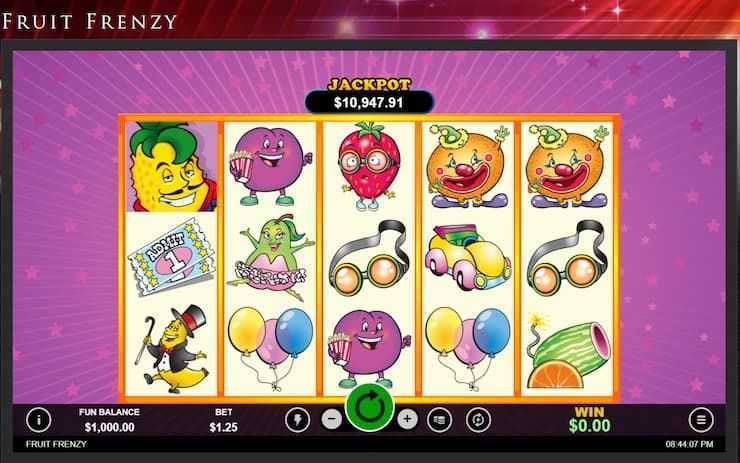Increase the bet with the plus button
Viewport: 740px width, 463px height.
point(407,420)
